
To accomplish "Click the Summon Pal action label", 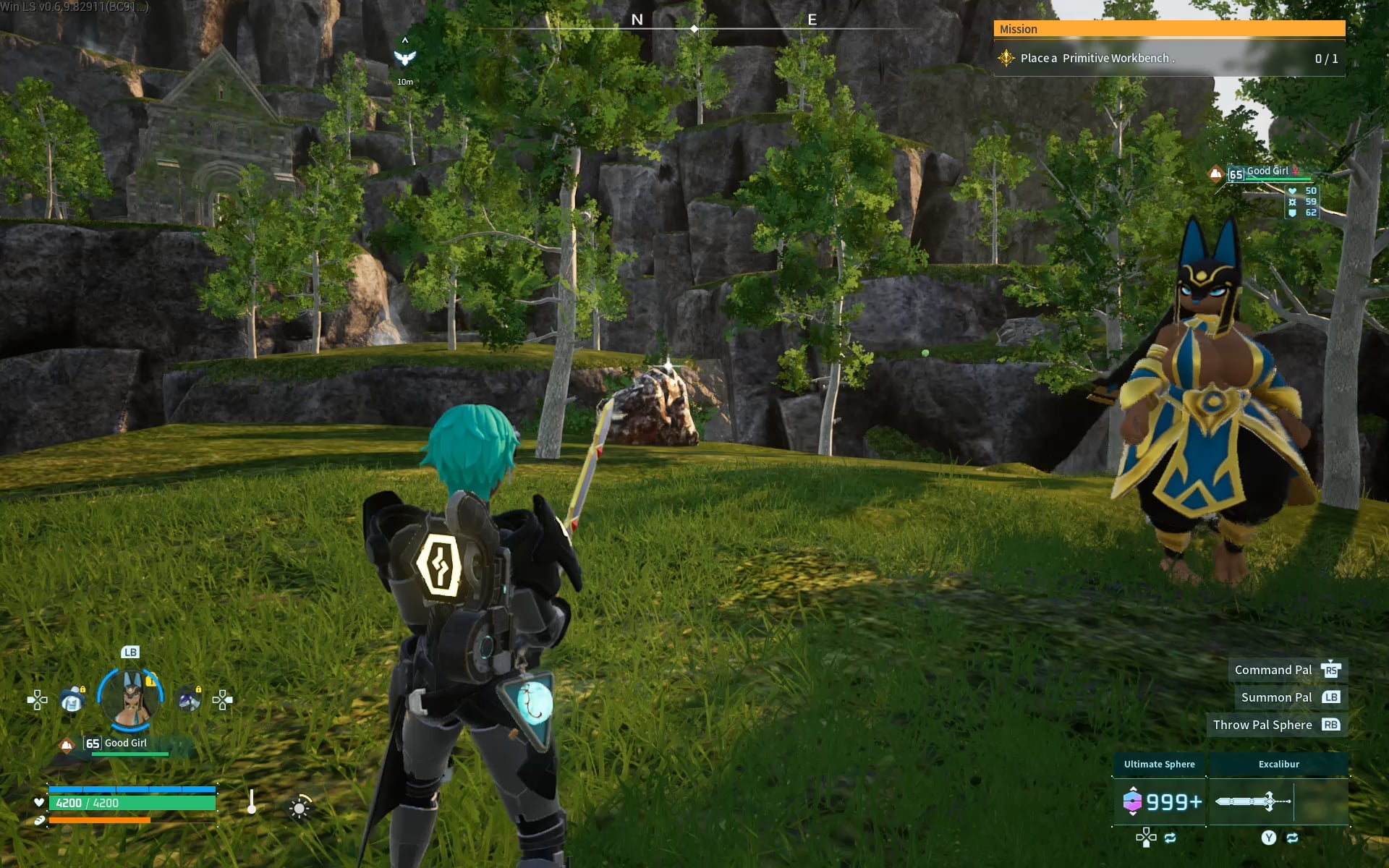I will click(1276, 697).
